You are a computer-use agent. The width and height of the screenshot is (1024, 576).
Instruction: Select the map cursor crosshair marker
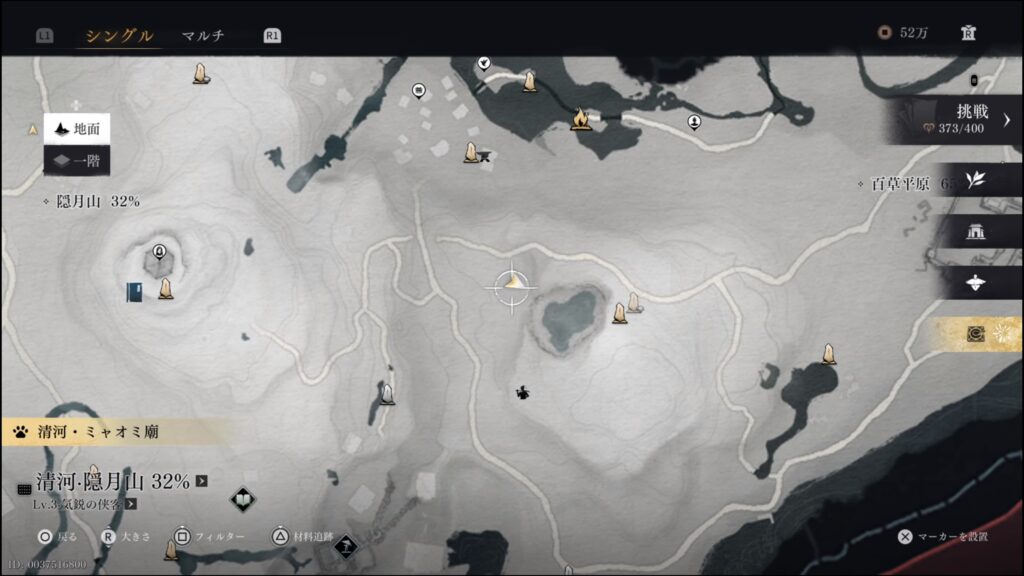point(512,285)
